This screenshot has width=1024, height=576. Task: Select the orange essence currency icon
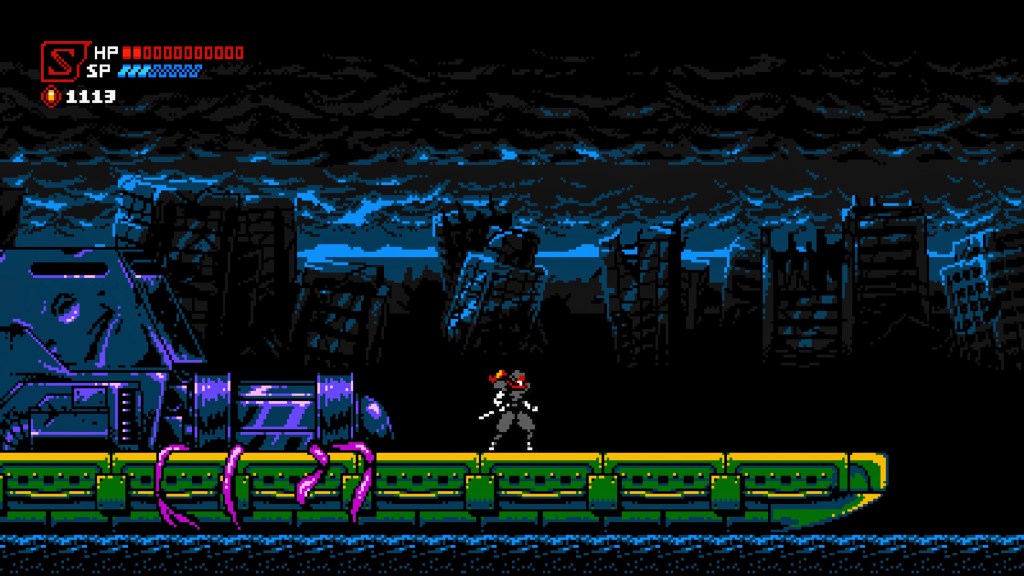tap(50, 97)
